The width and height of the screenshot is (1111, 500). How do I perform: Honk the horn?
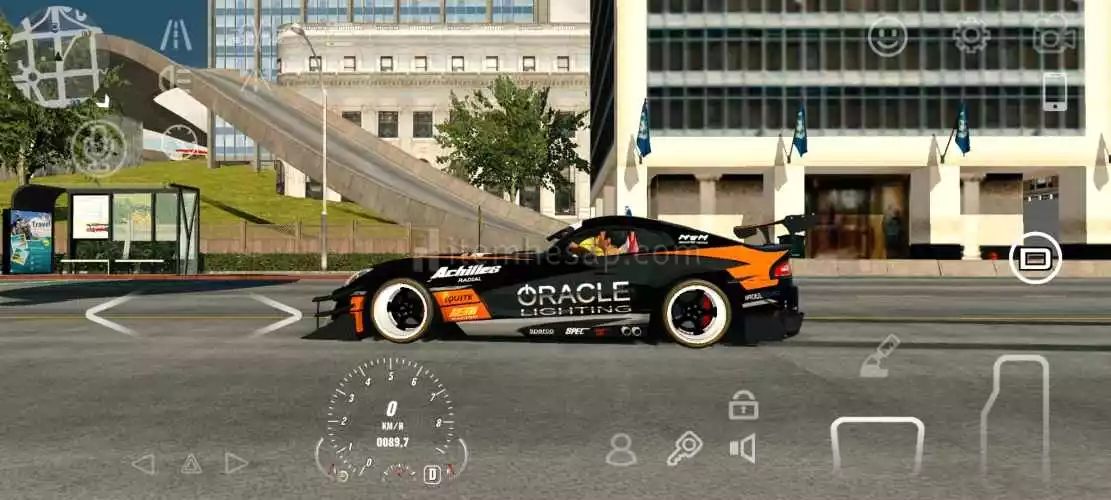pyautogui.click(x=742, y=448)
